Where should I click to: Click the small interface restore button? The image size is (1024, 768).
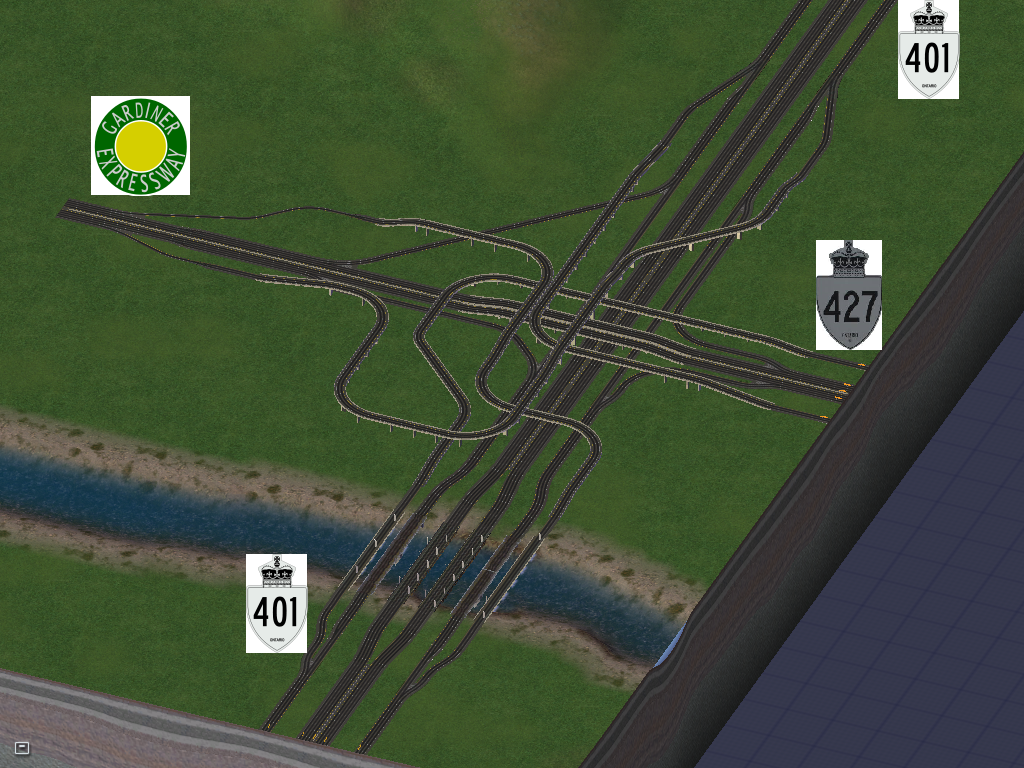pos(22,747)
